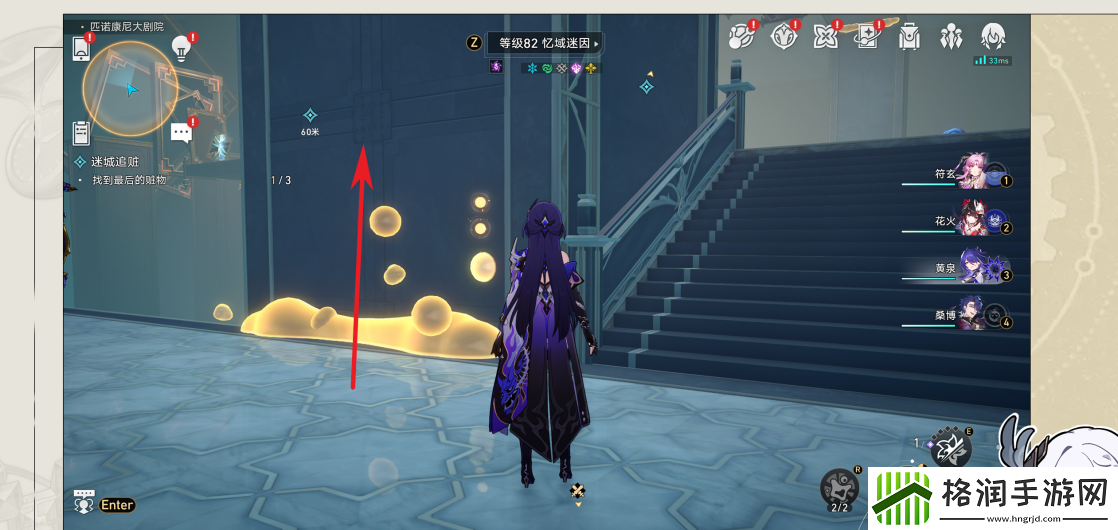1118x530 pixels.
Task: Open the chat speech bubble icon
Action: click(181, 132)
